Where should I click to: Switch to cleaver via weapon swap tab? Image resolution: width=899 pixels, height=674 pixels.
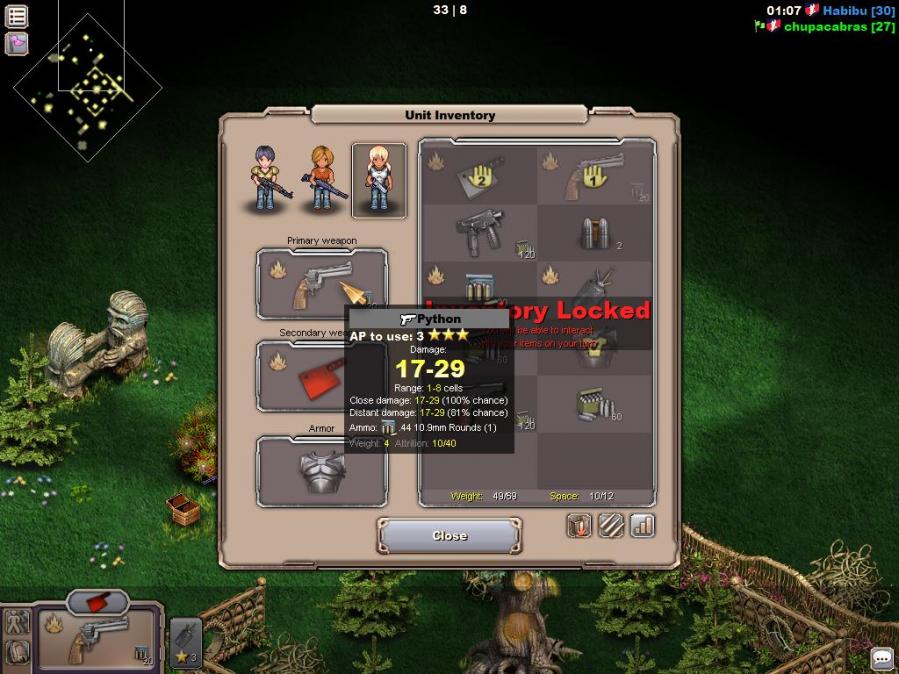(98, 601)
